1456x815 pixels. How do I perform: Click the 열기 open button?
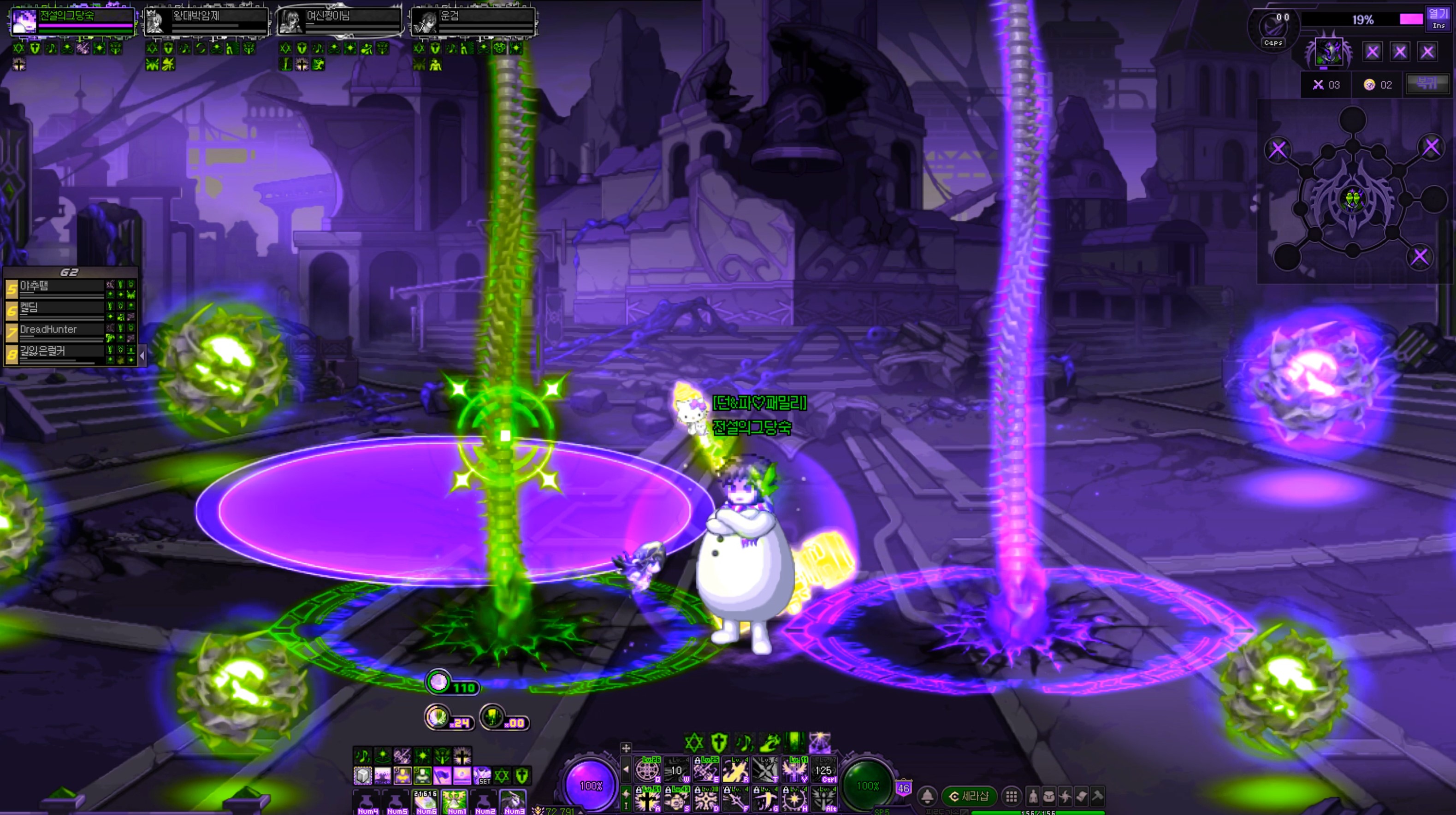pyautogui.click(x=1438, y=18)
